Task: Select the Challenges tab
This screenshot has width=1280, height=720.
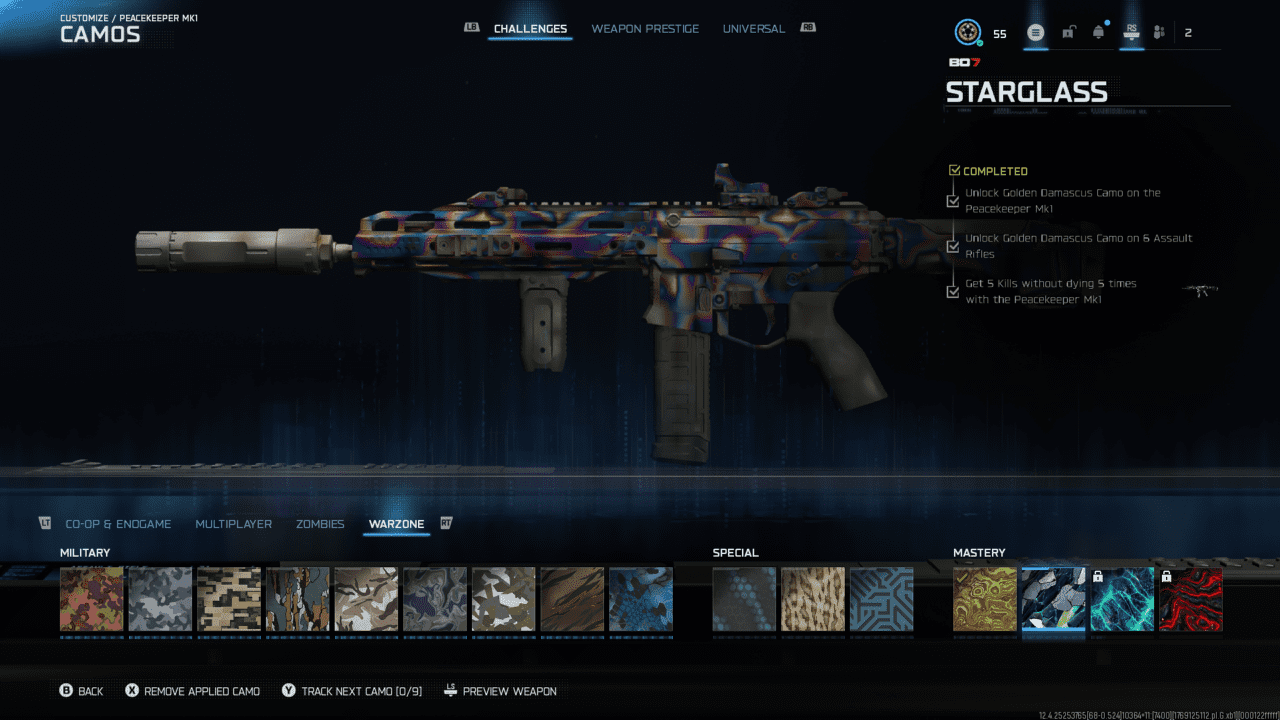Action: pyautogui.click(x=530, y=29)
